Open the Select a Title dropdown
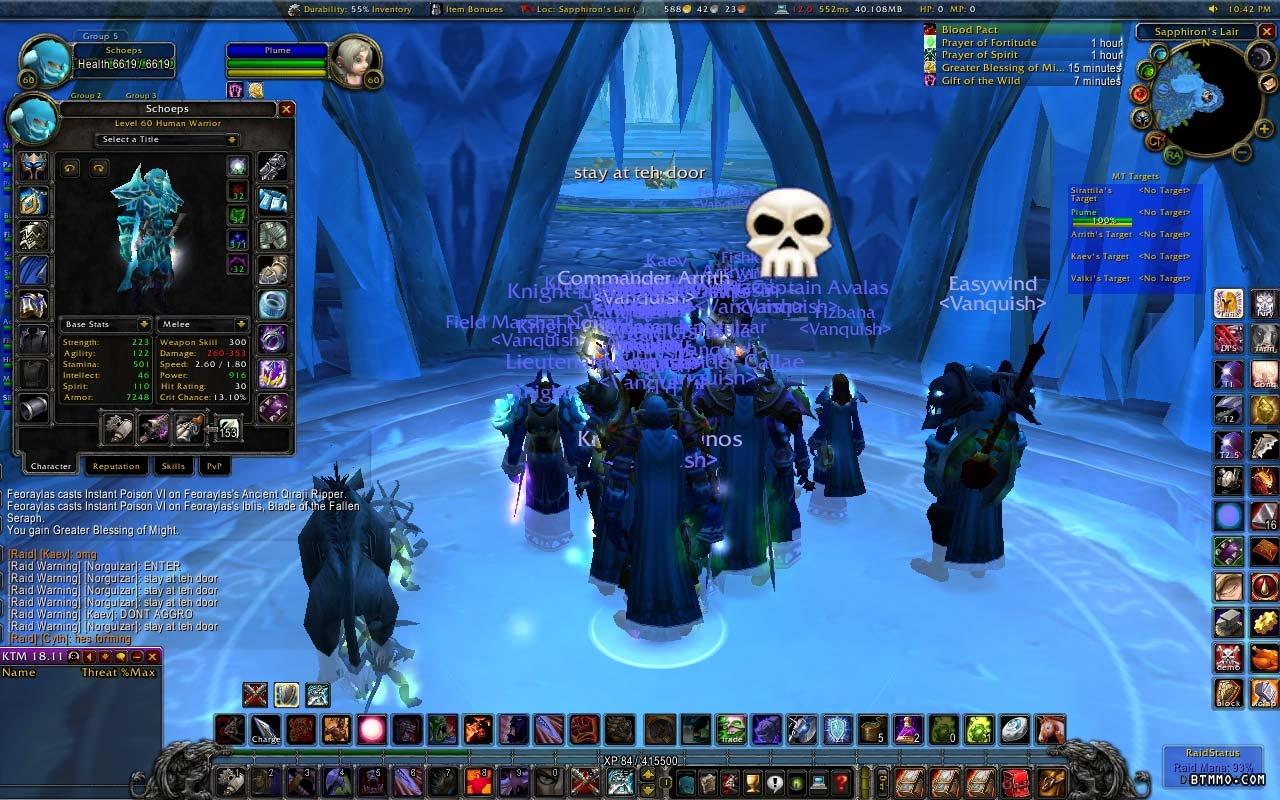 [x=166, y=140]
